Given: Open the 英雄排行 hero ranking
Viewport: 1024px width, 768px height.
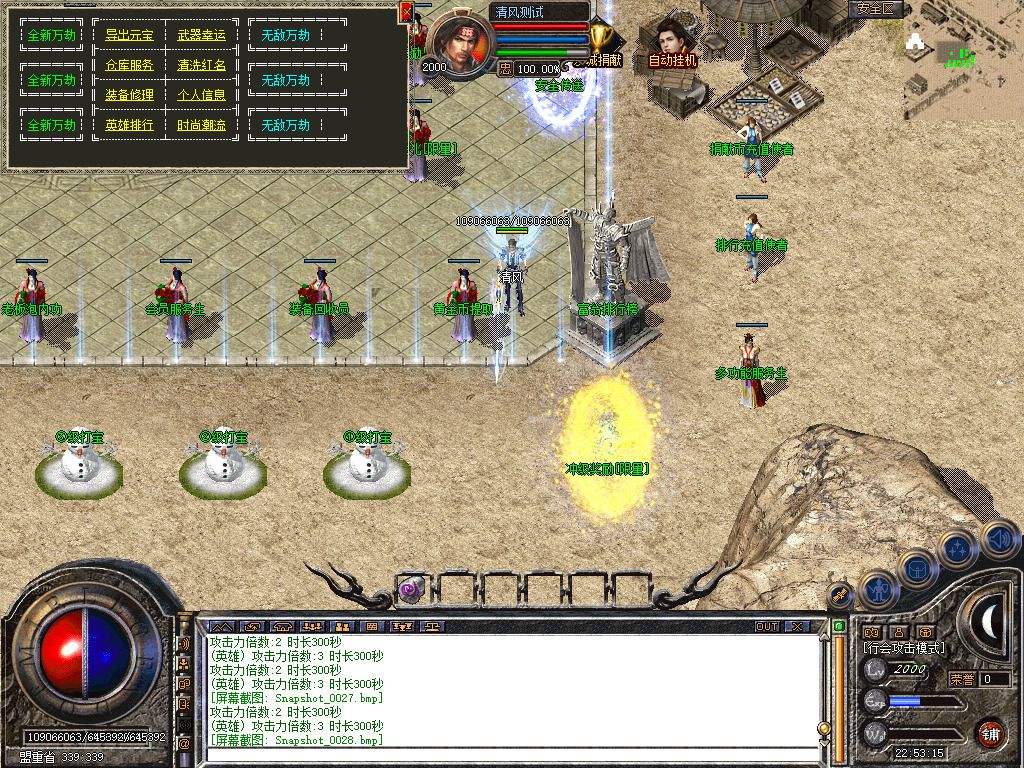Looking at the screenshot, I should [x=129, y=125].
